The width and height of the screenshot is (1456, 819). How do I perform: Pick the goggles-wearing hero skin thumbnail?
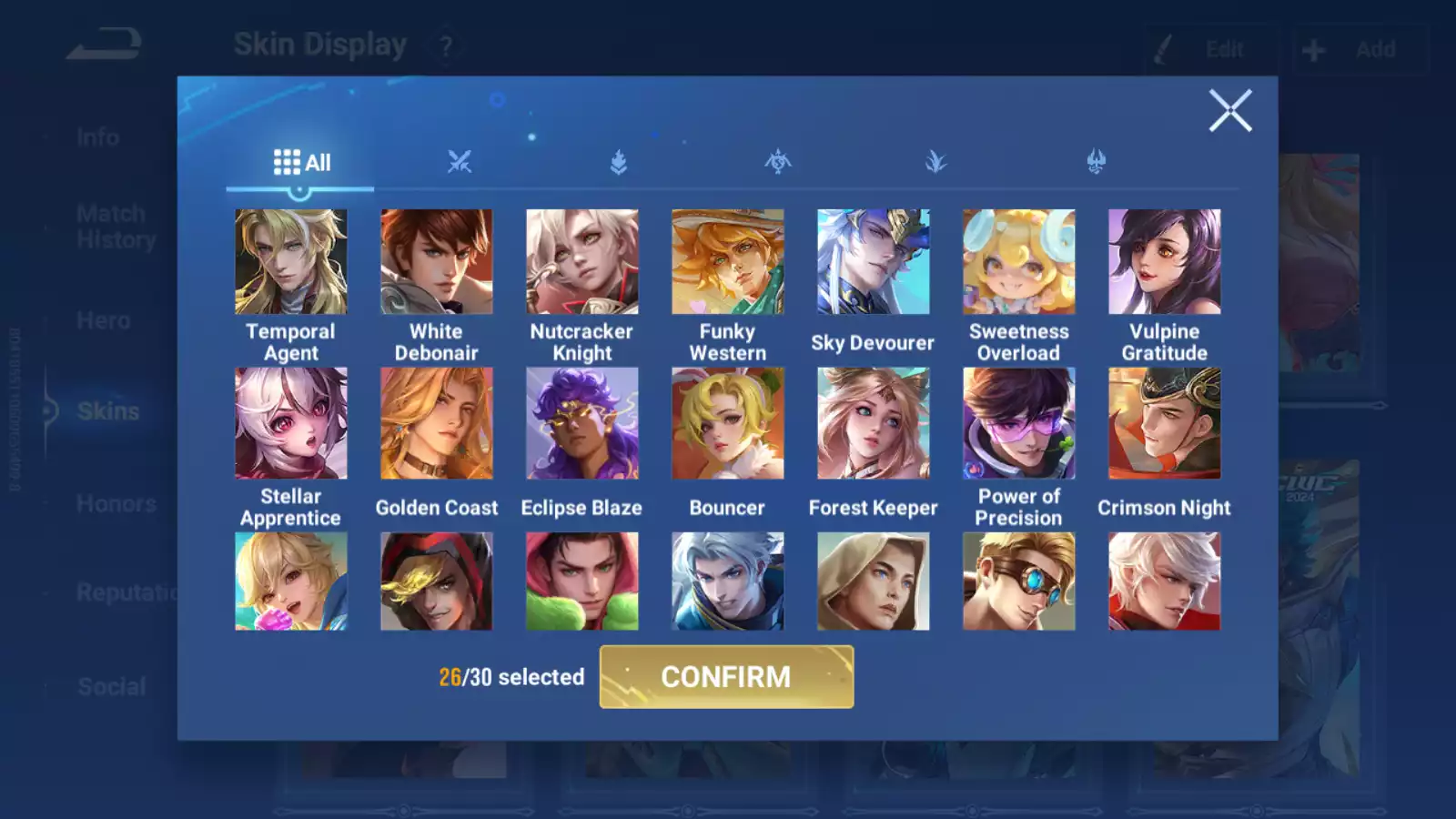[x=1019, y=581]
